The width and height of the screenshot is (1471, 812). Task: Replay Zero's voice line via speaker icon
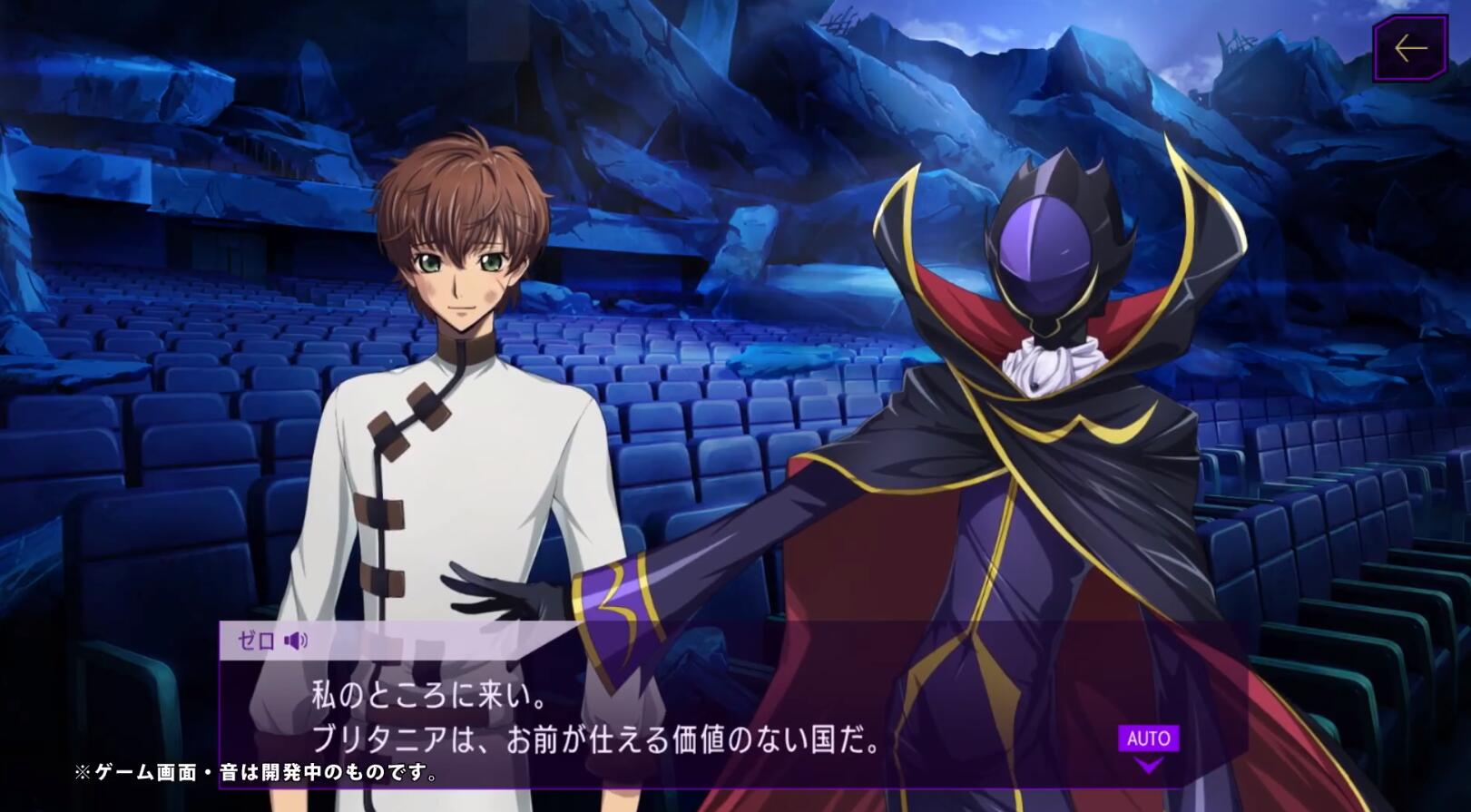click(x=295, y=642)
